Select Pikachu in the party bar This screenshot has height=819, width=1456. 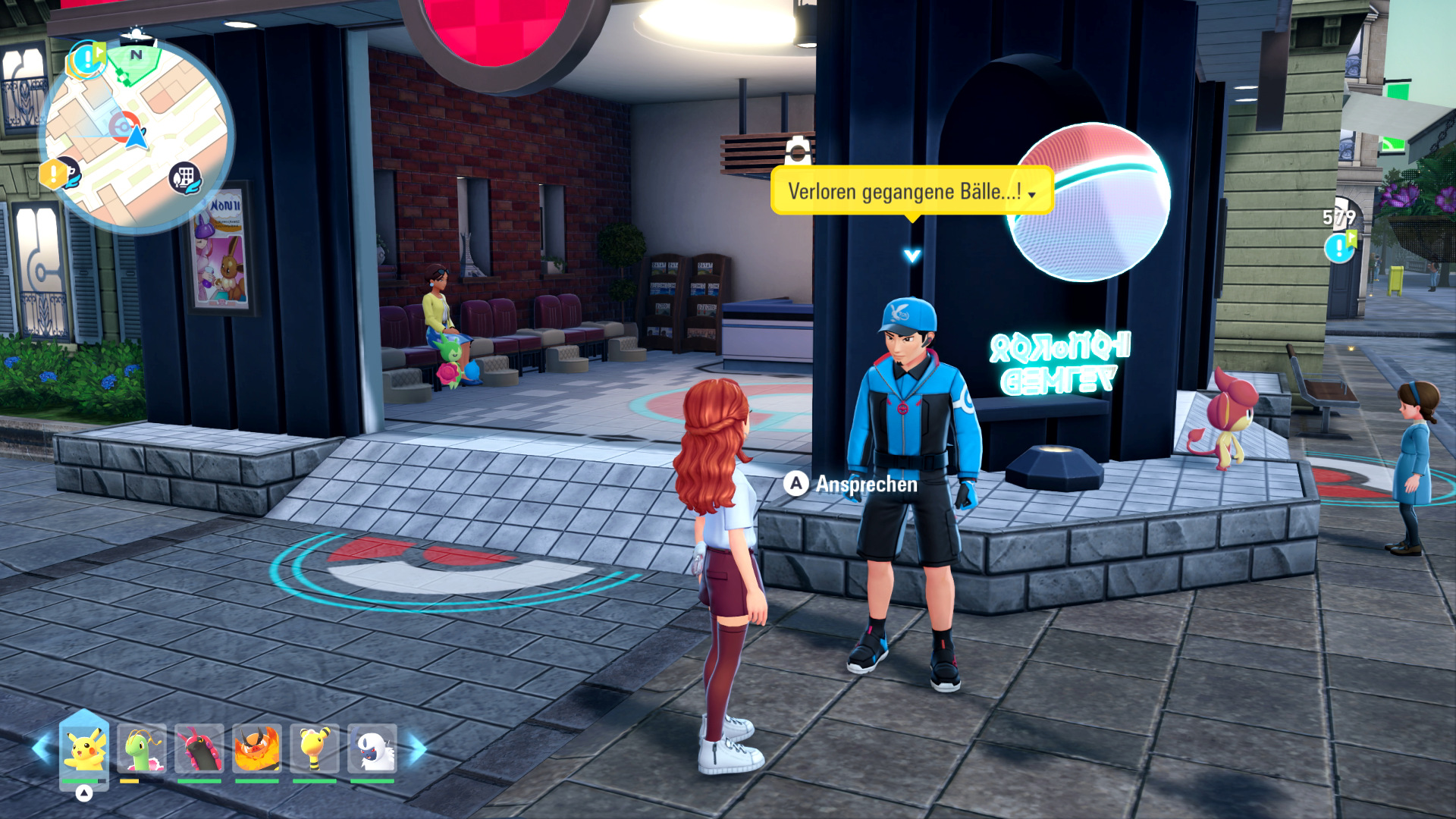tap(83, 749)
